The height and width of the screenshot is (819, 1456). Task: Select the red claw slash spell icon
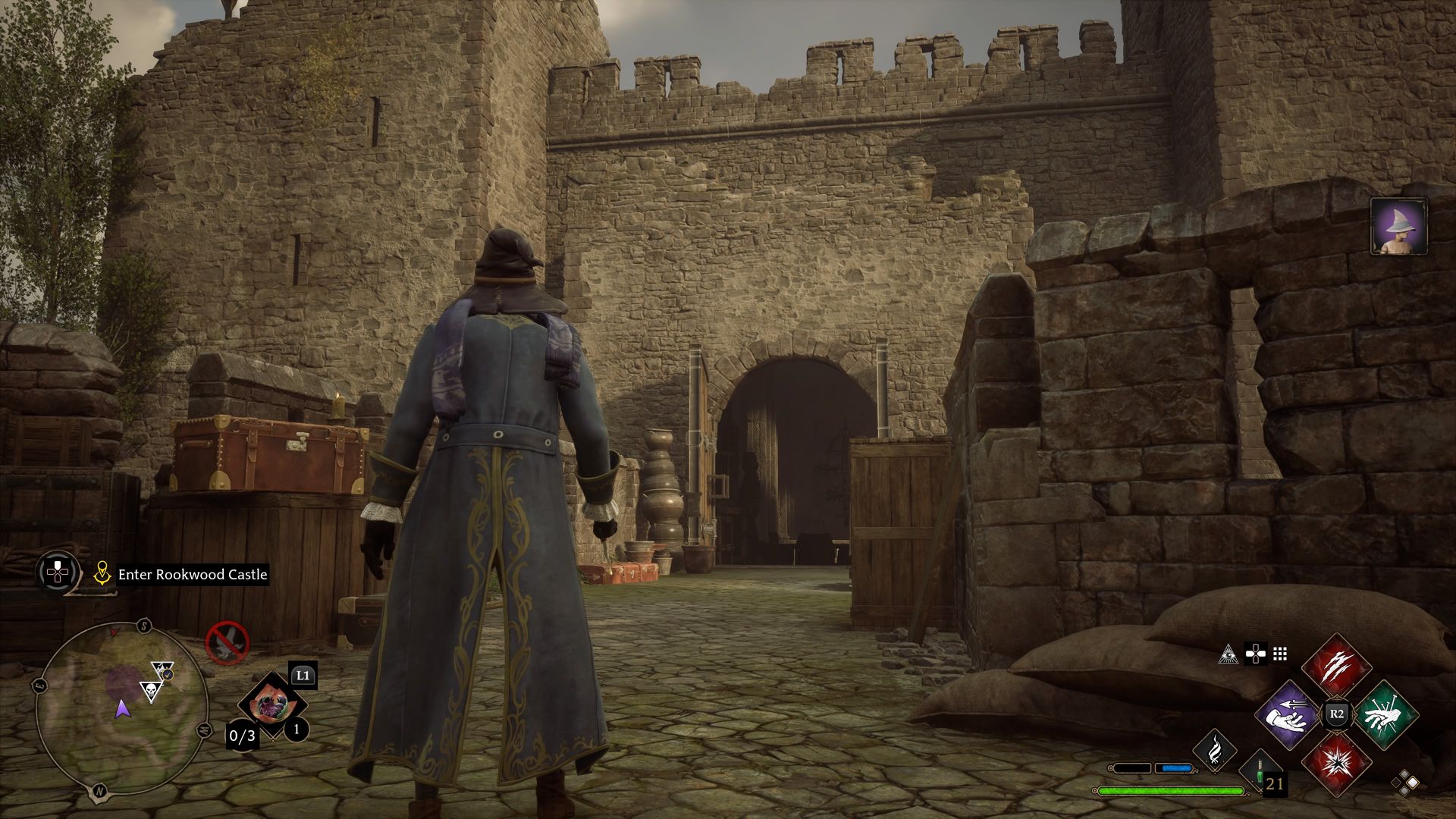[x=1335, y=667]
